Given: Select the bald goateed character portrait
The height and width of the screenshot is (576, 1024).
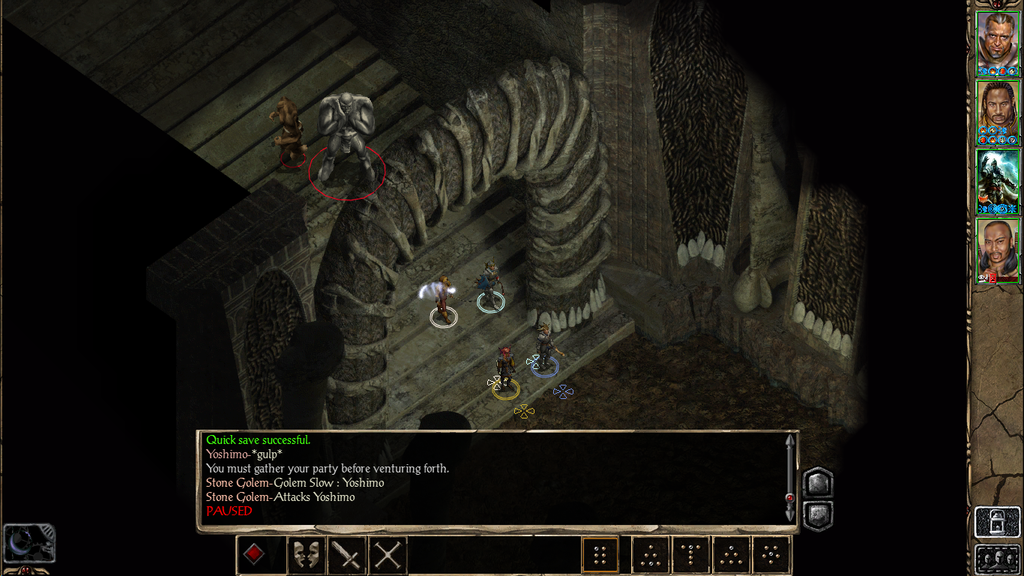Looking at the screenshot, I should [x=997, y=248].
